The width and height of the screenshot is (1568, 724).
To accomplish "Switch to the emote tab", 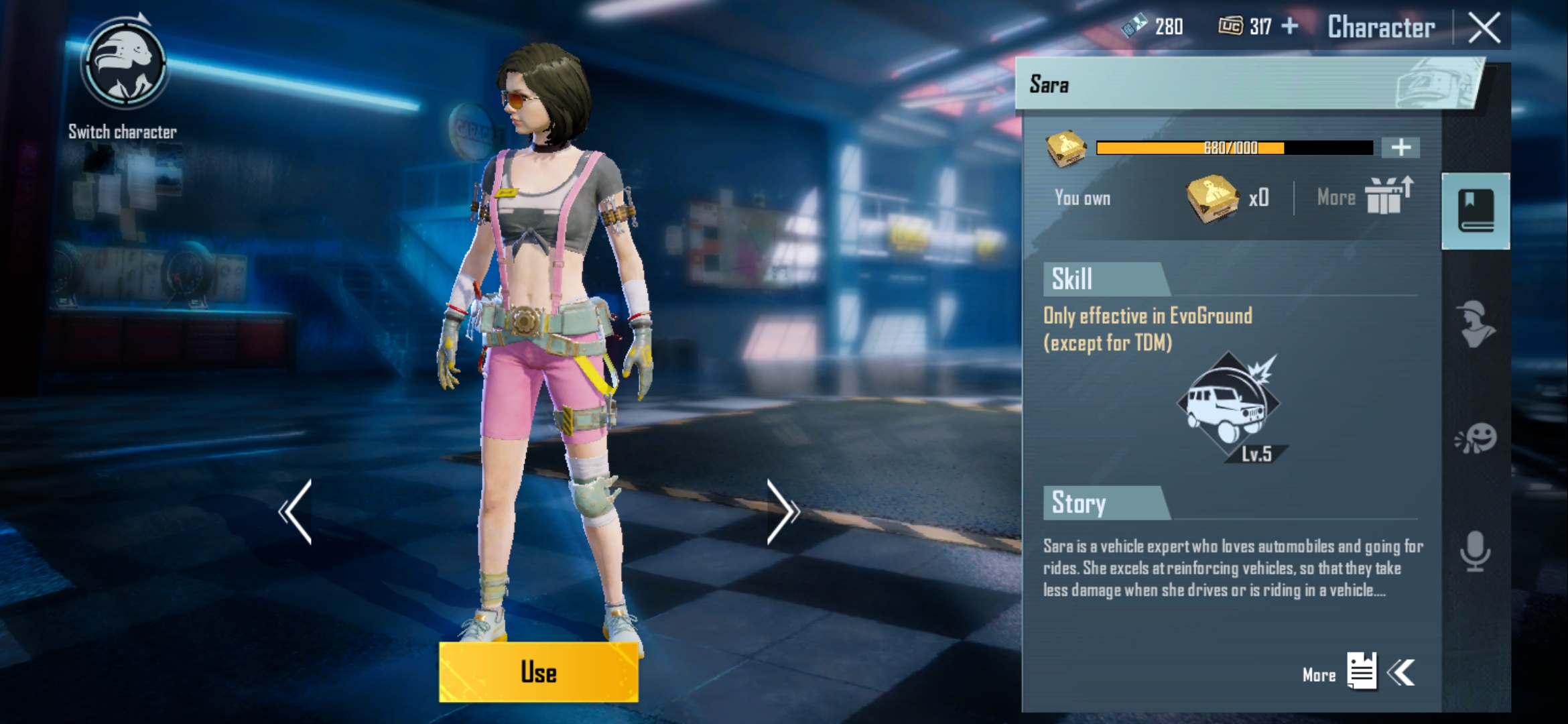I will [x=1476, y=438].
